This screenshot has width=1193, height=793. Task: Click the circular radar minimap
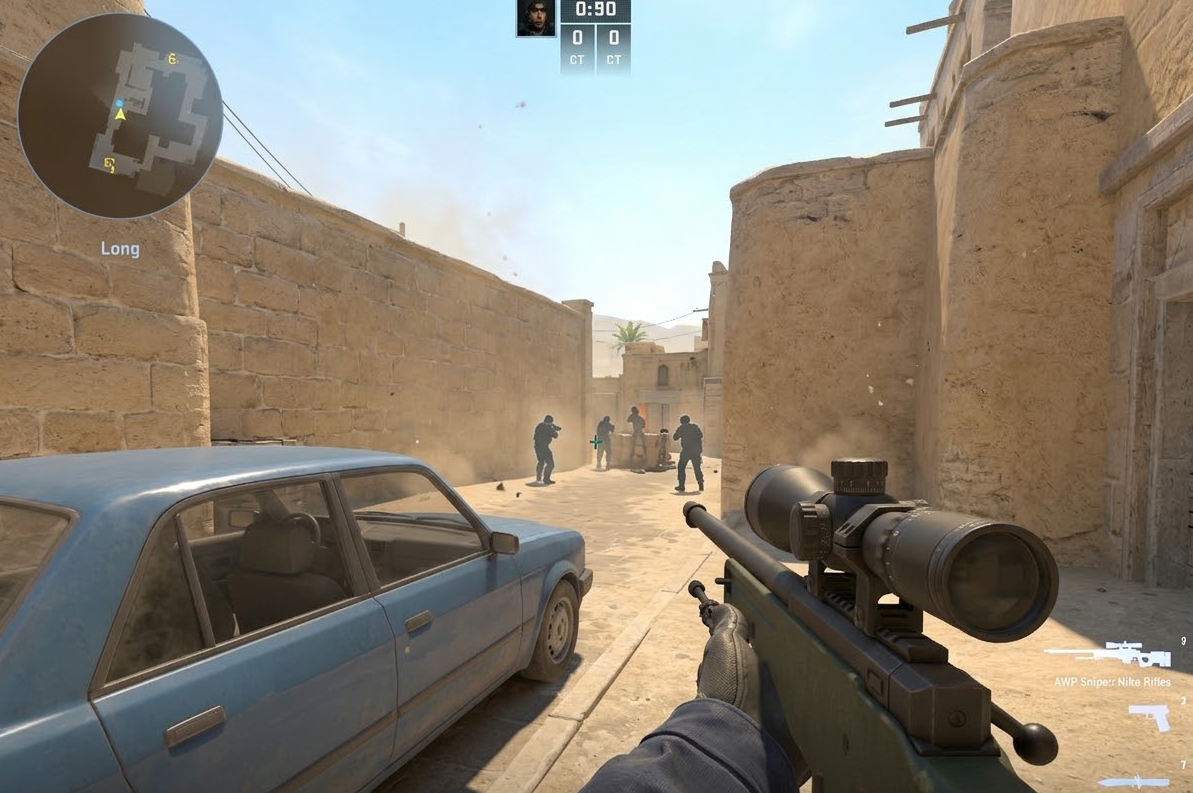tap(120, 116)
